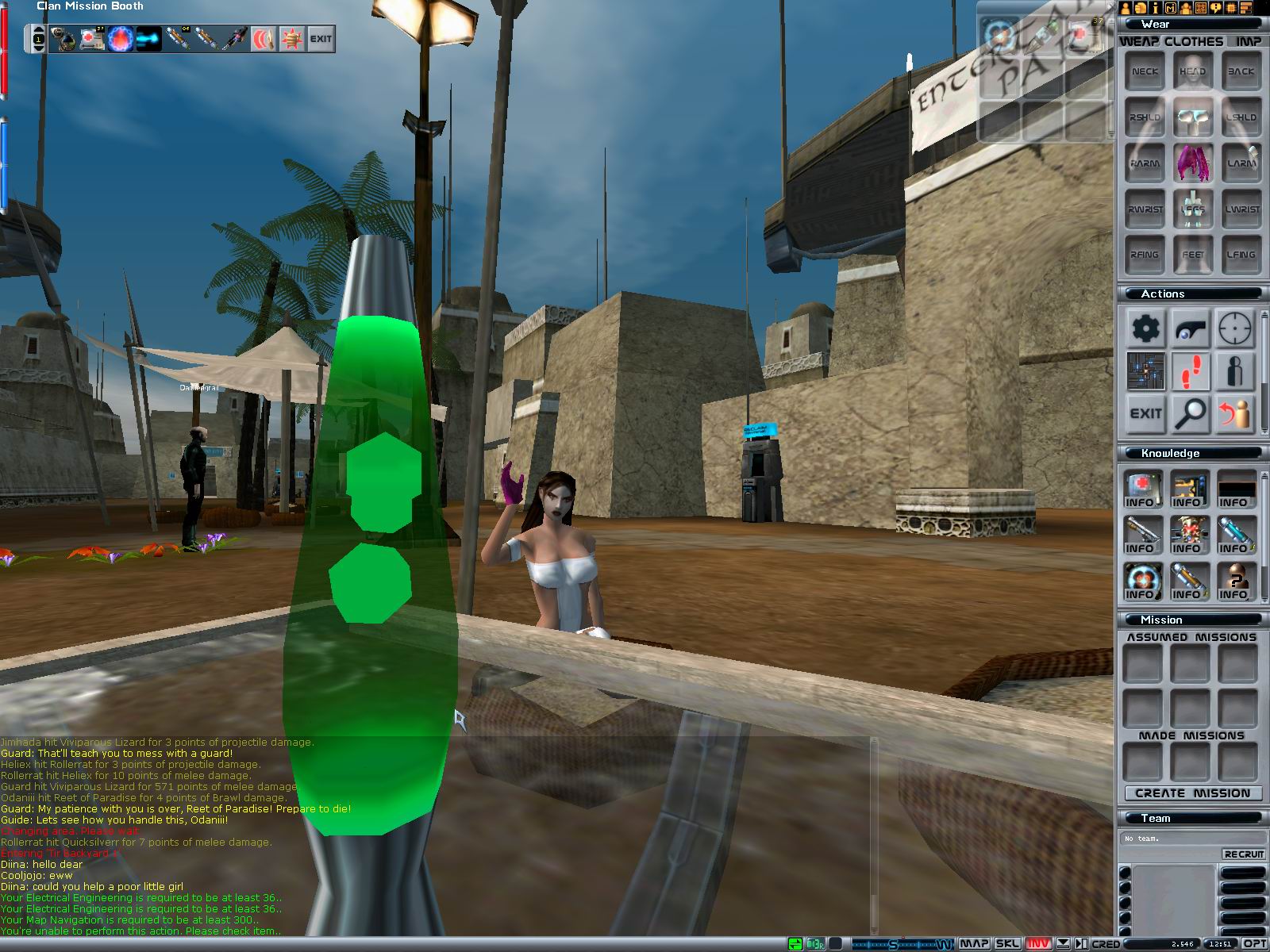The image size is (1270, 952).
Task: Switch to the WEAP tab
Action: click(x=1139, y=41)
